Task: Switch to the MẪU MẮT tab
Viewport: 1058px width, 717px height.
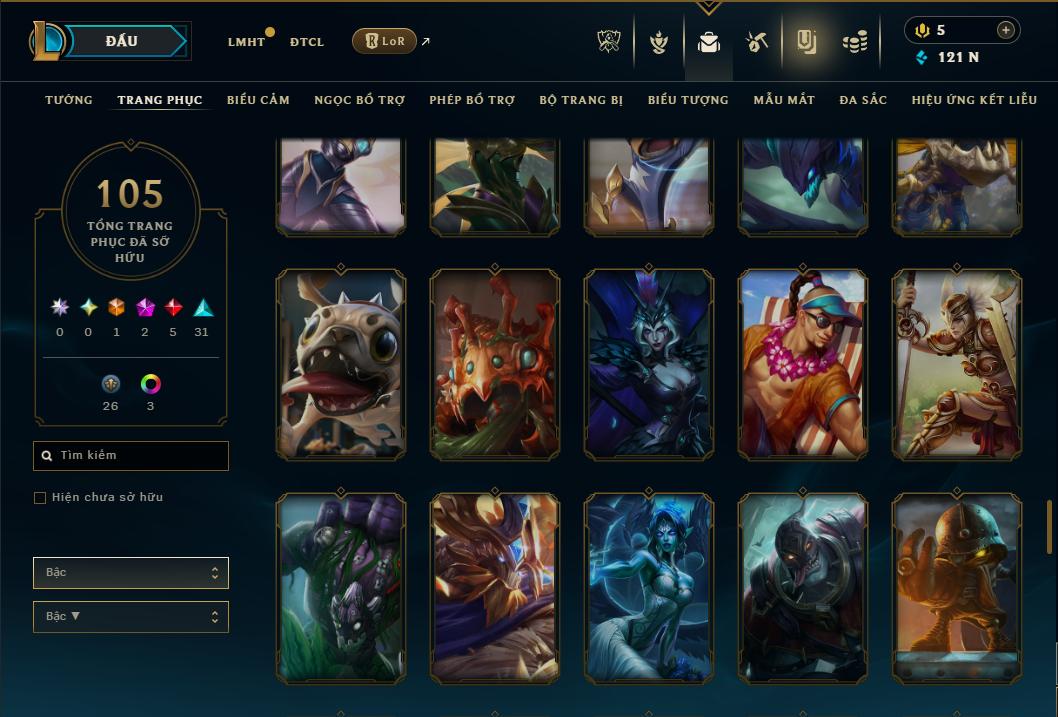Action: [x=784, y=100]
